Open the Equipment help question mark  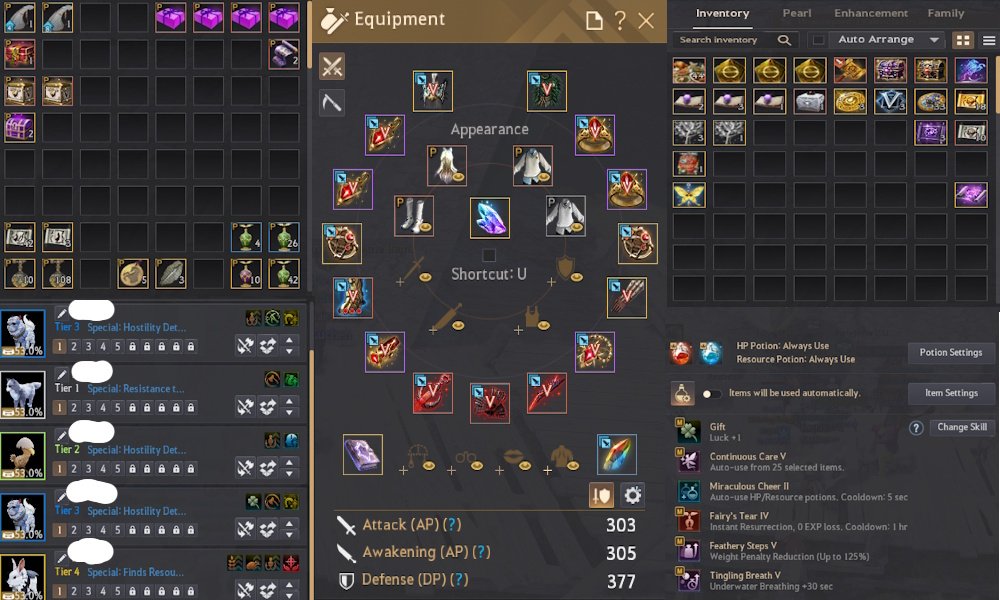(620, 20)
